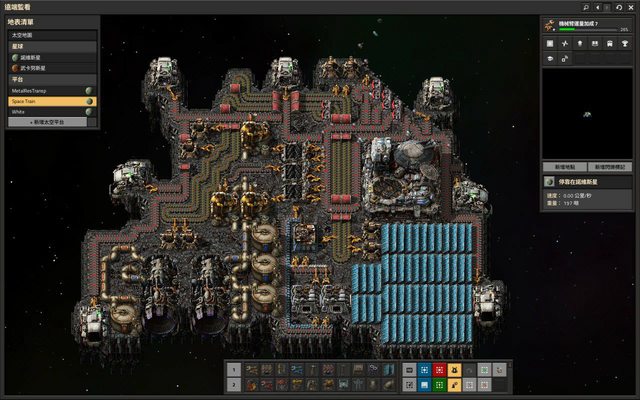640x400 pixels.
Task: Click the minimap view
Action: [588, 112]
